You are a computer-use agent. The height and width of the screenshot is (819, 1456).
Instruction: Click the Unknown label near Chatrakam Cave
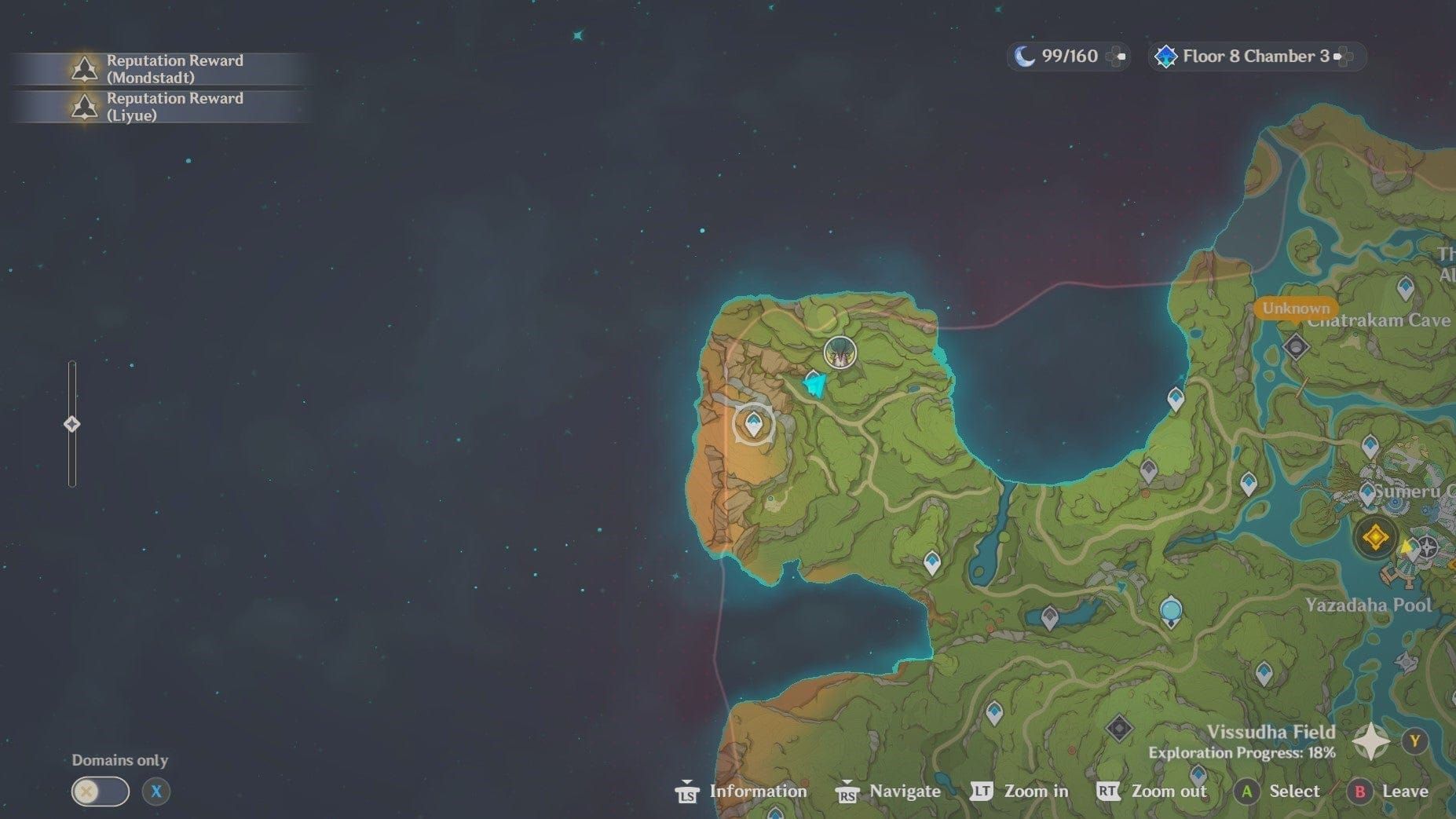1296,309
